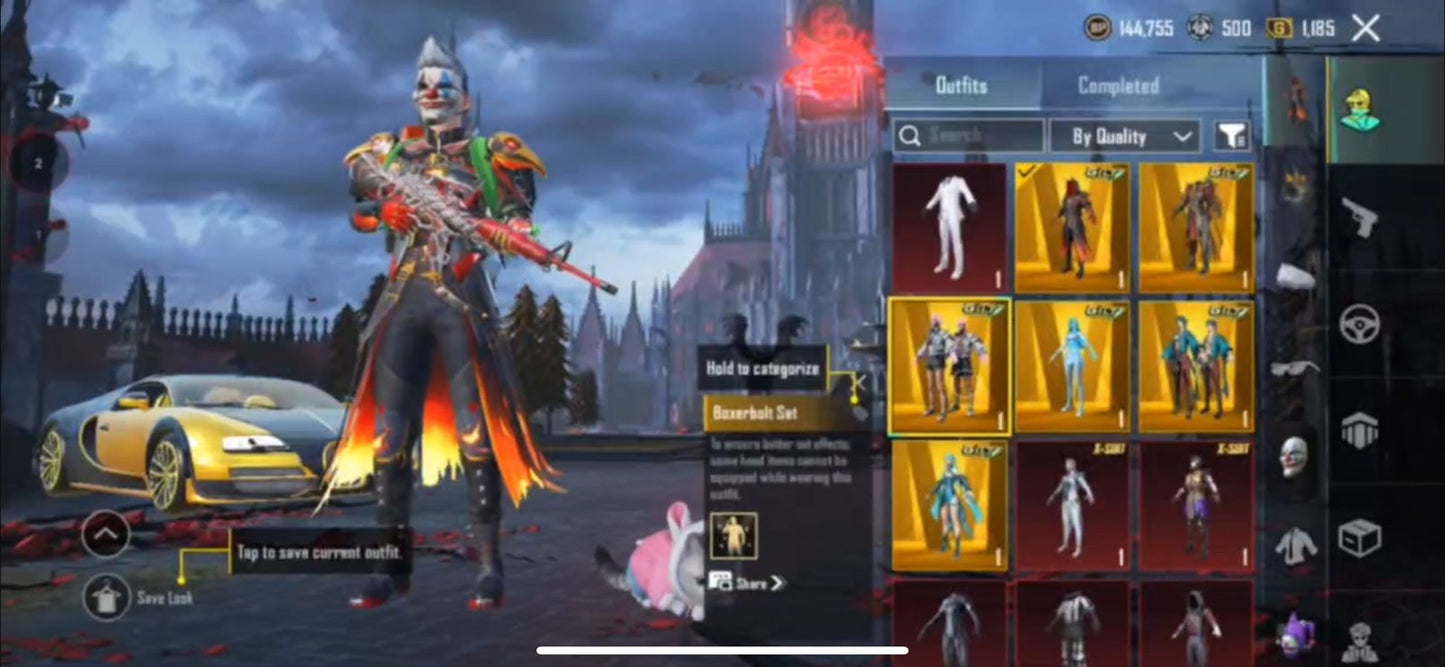Expand the up-arrow button above Save Look

pyautogui.click(x=105, y=534)
